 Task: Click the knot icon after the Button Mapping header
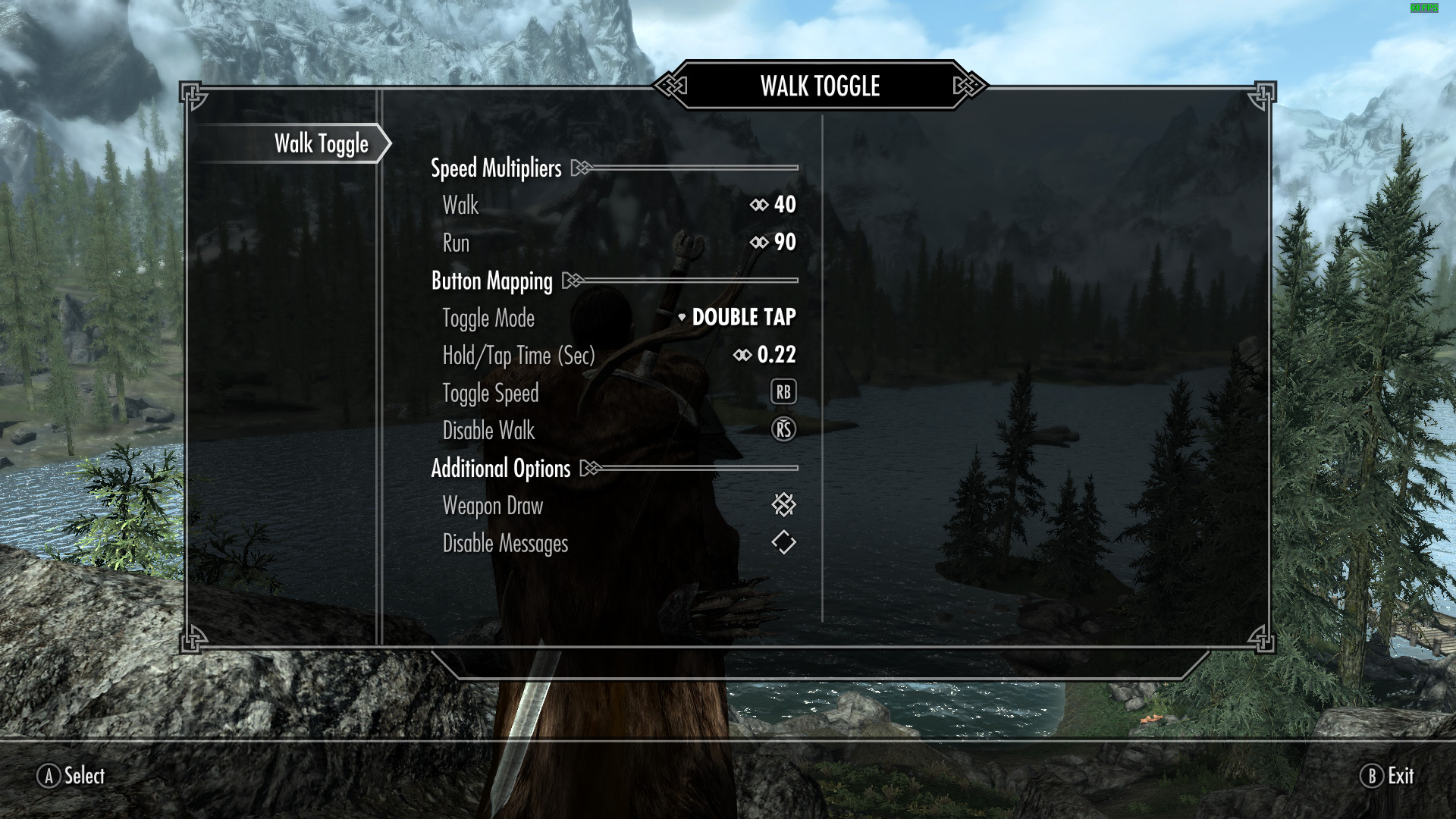point(572,280)
